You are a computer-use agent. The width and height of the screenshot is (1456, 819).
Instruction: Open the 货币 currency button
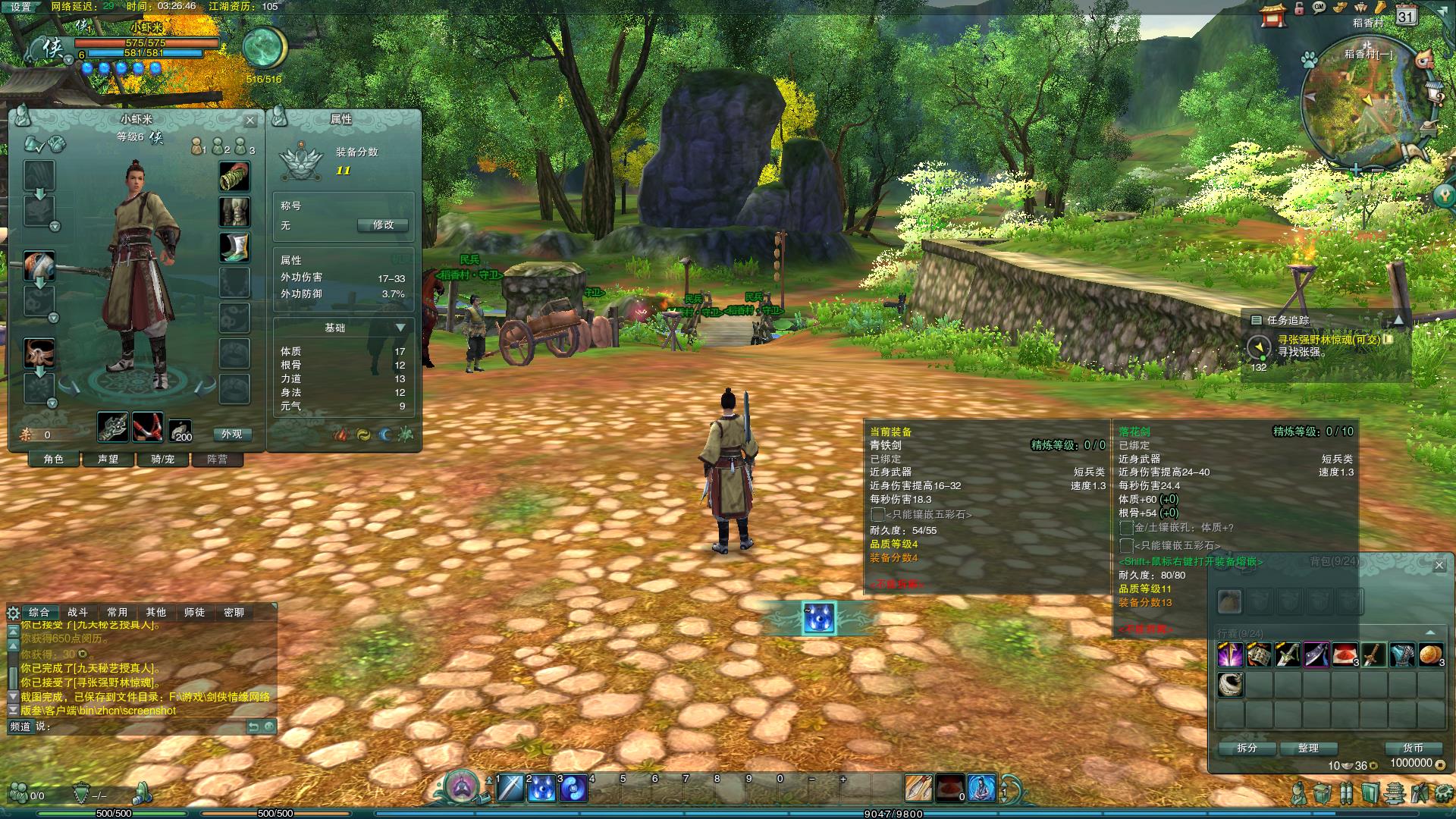1412,748
